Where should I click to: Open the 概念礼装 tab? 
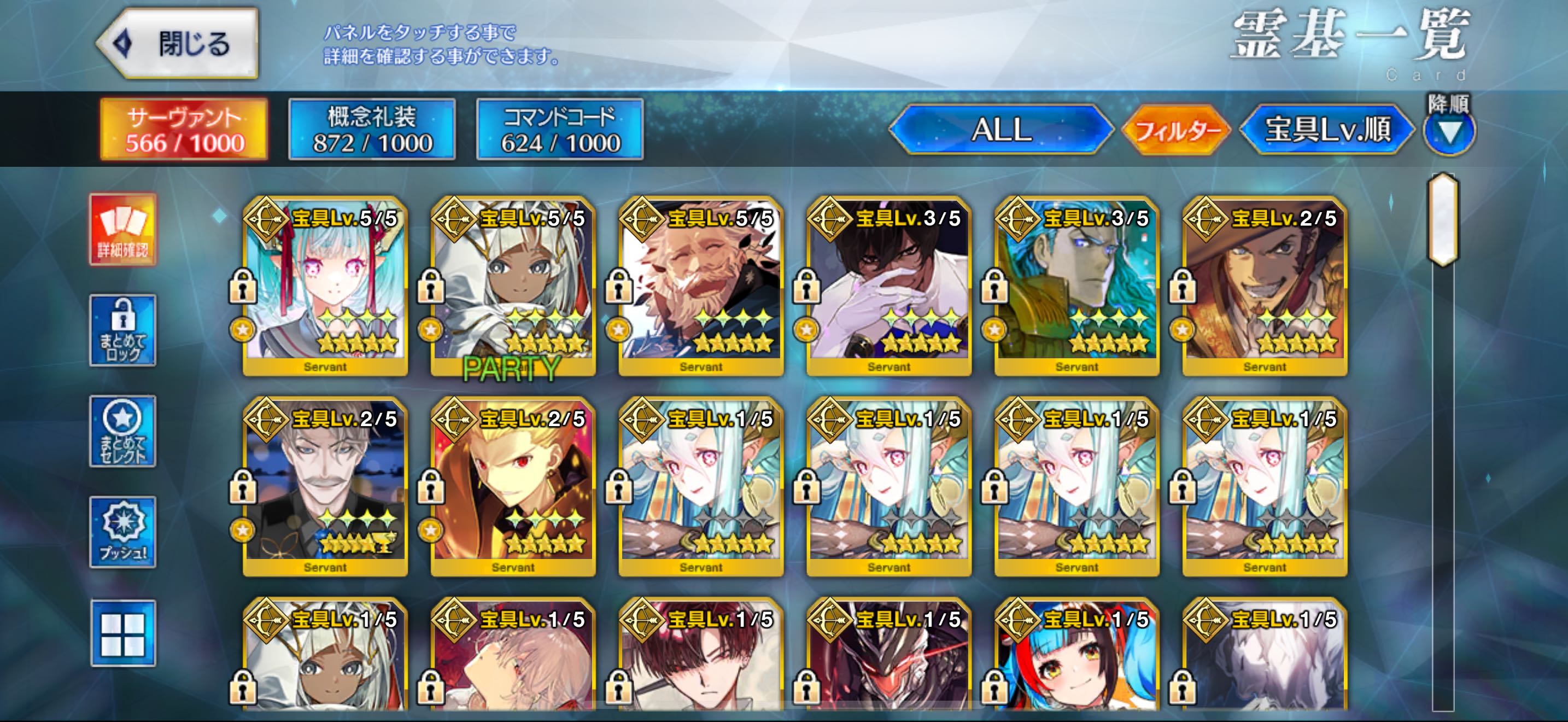tap(372, 130)
